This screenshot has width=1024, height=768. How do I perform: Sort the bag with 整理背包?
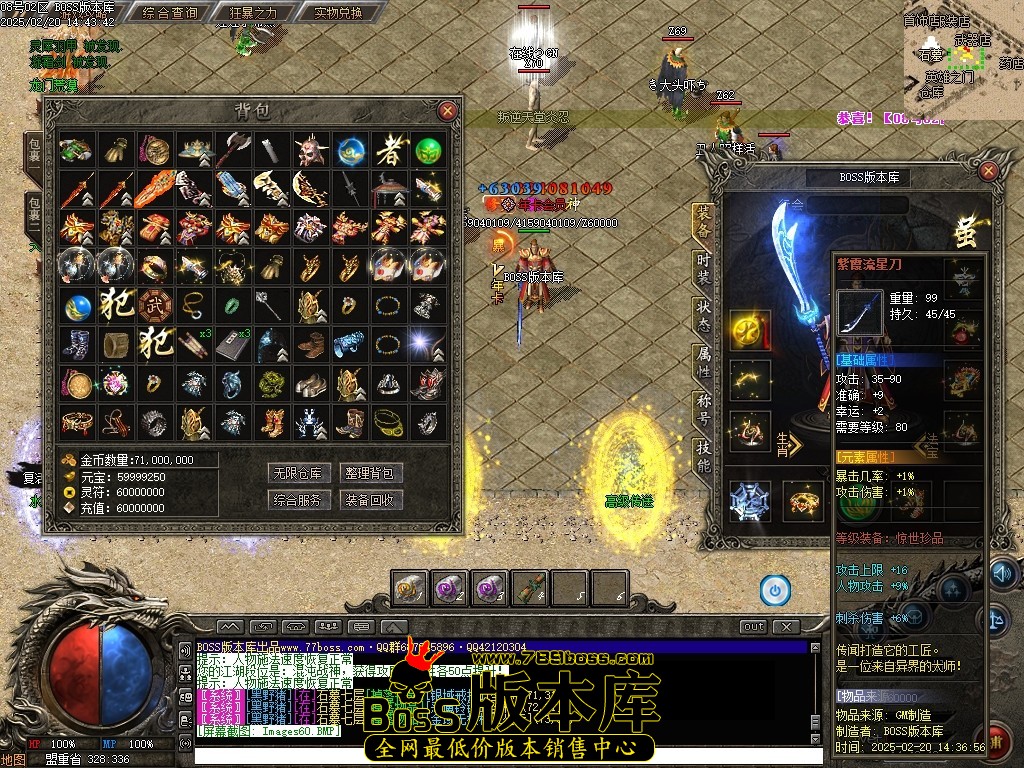pyautogui.click(x=371, y=473)
